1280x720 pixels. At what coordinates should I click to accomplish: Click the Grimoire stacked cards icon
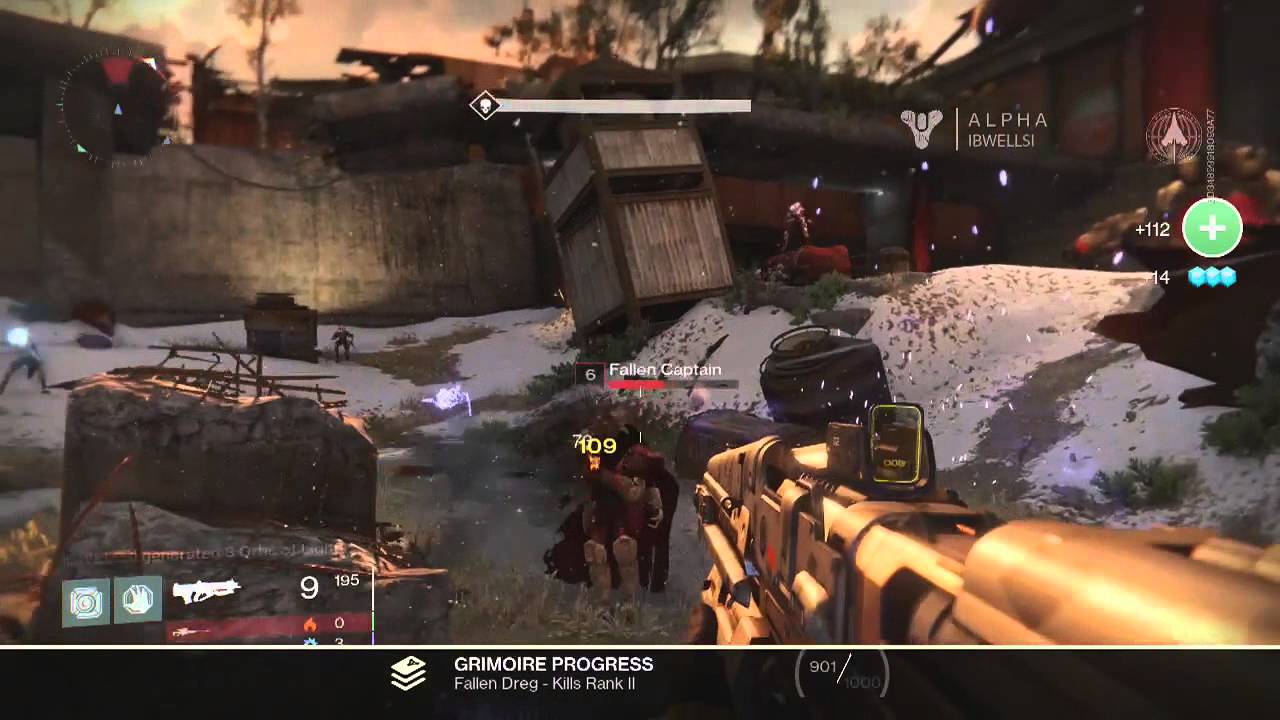(408, 673)
